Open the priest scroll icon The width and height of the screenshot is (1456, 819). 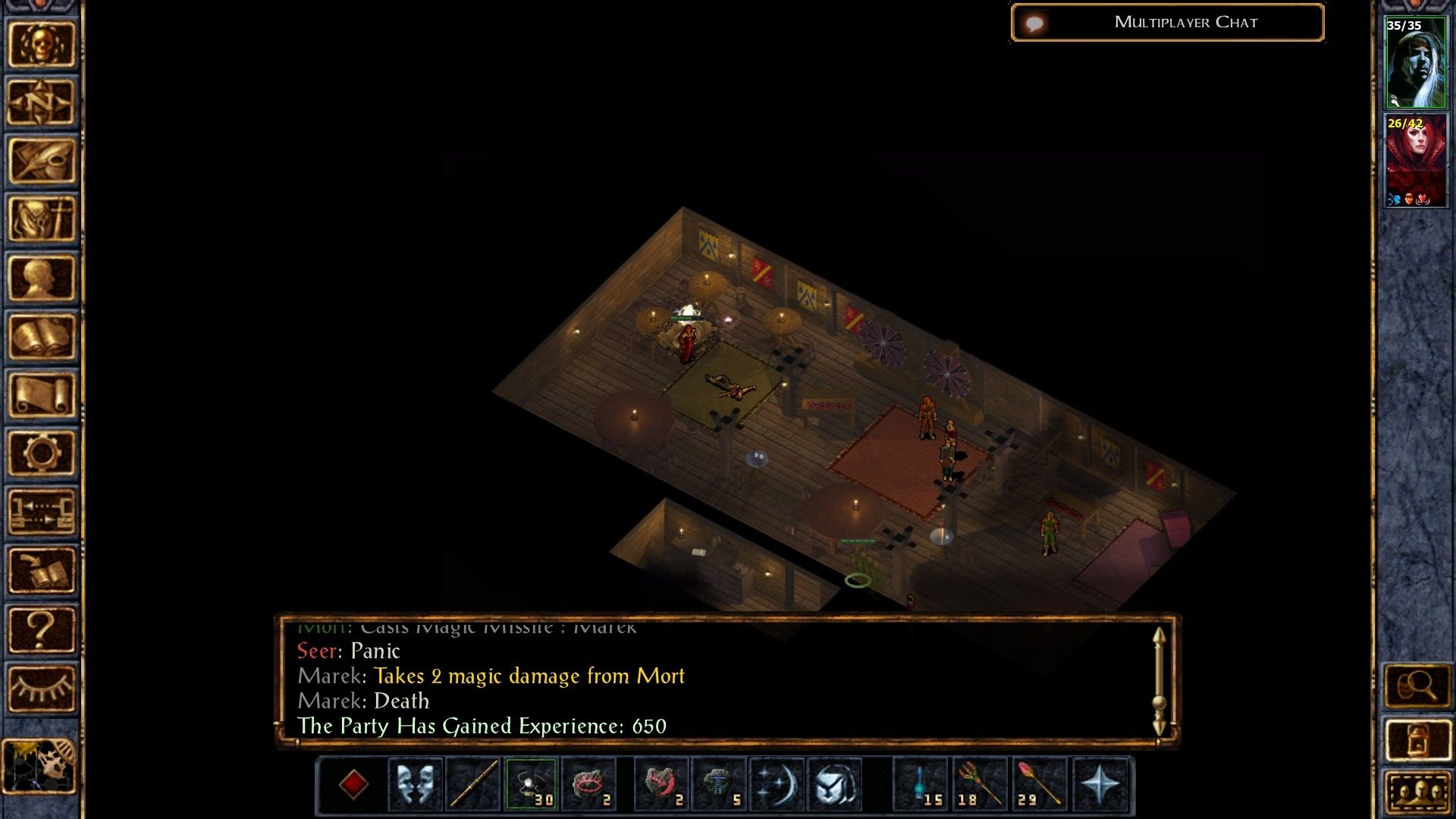(x=42, y=395)
